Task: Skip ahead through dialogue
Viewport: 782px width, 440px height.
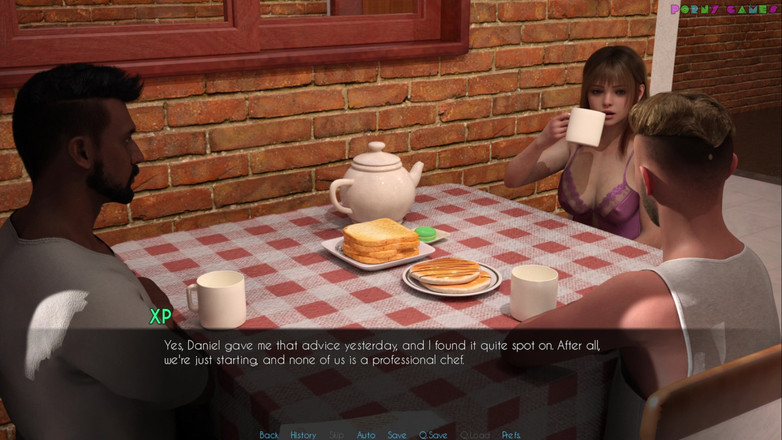Action: point(337,435)
